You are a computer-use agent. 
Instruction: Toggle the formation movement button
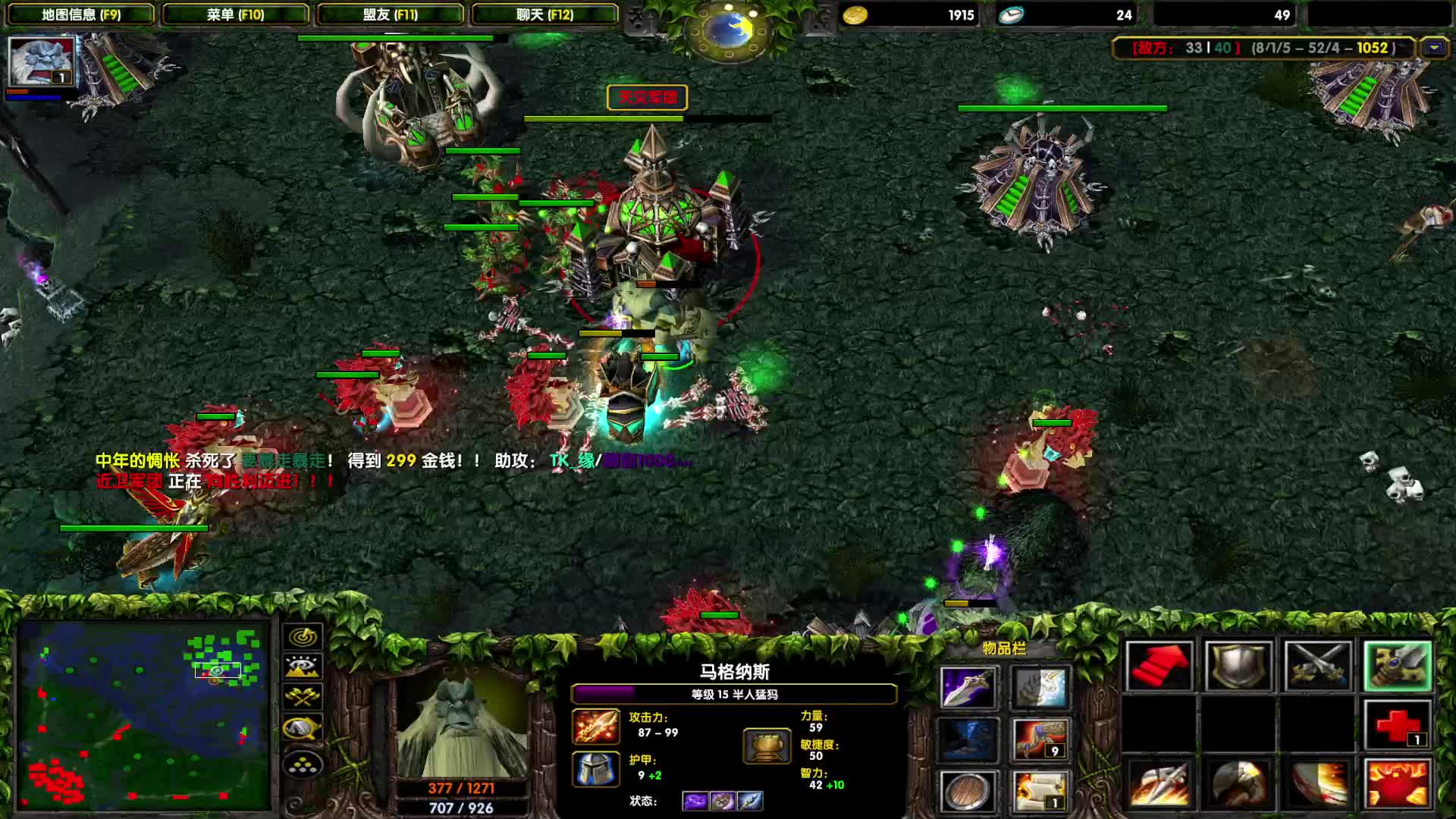coord(303,765)
